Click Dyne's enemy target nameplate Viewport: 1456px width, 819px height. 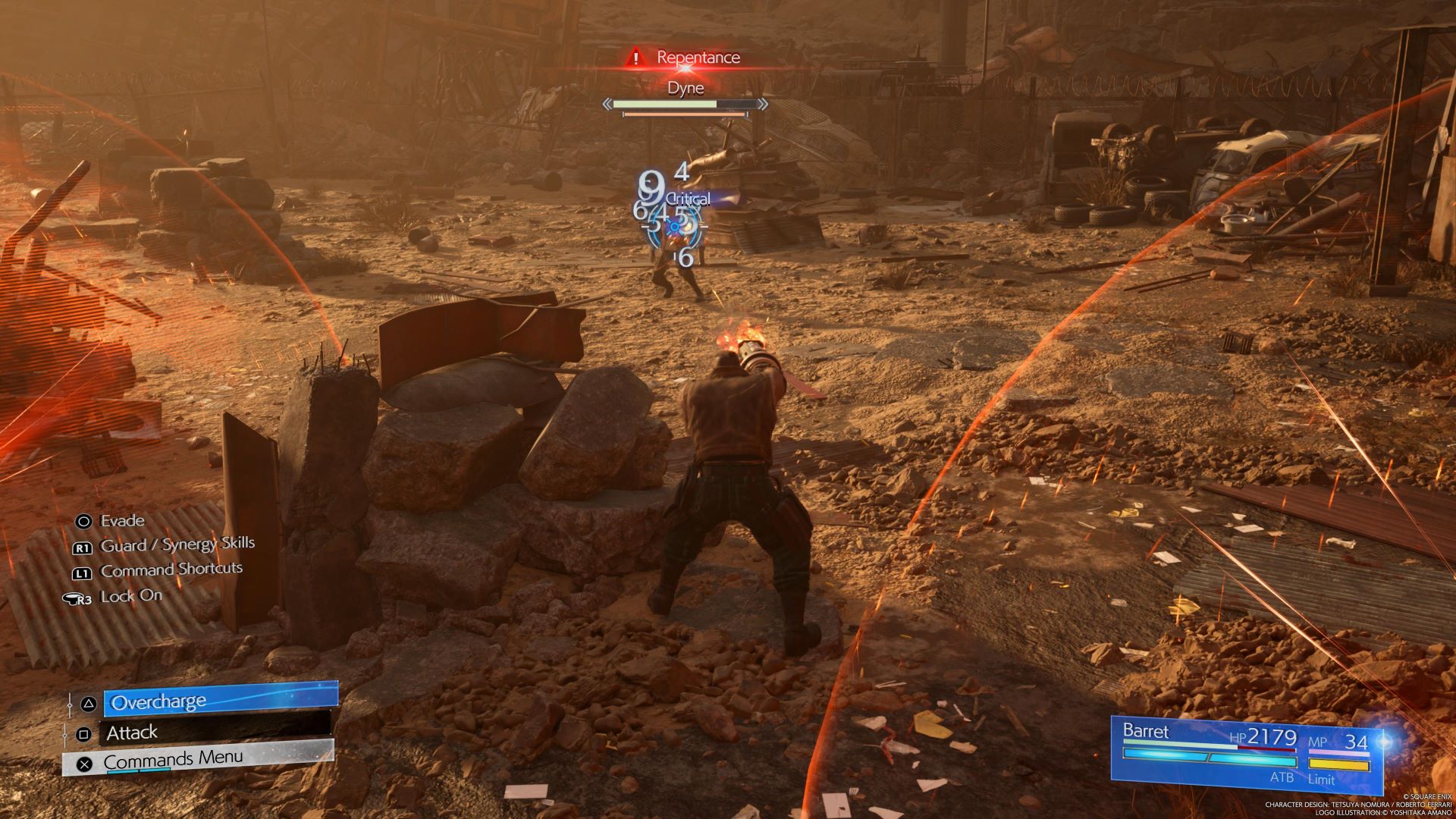[x=686, y=88]
